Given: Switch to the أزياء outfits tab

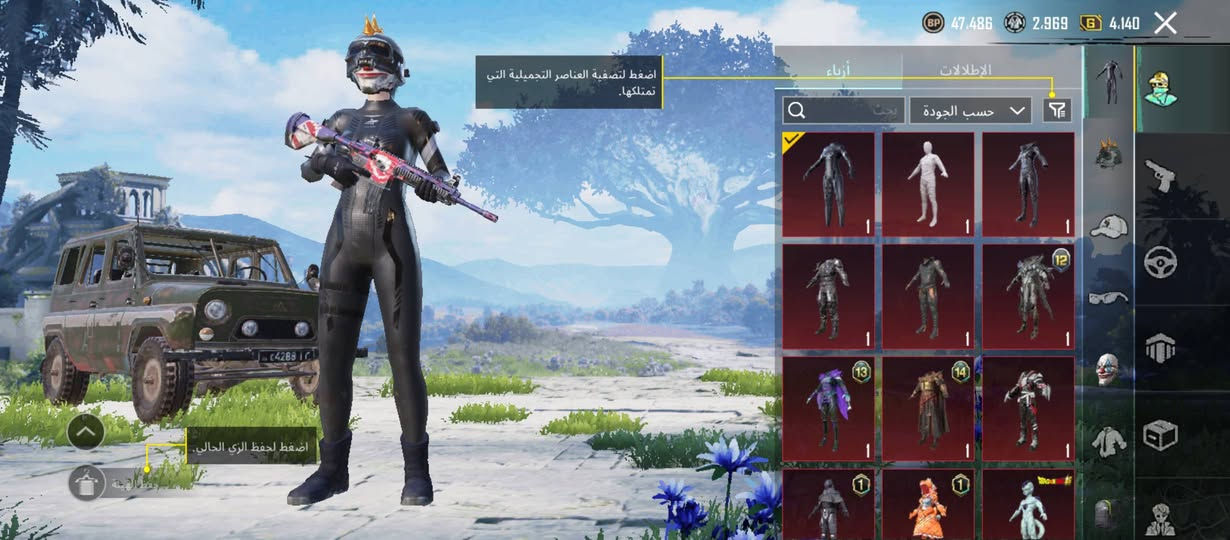Looking at the screenshot, I should tap(839, 71).
